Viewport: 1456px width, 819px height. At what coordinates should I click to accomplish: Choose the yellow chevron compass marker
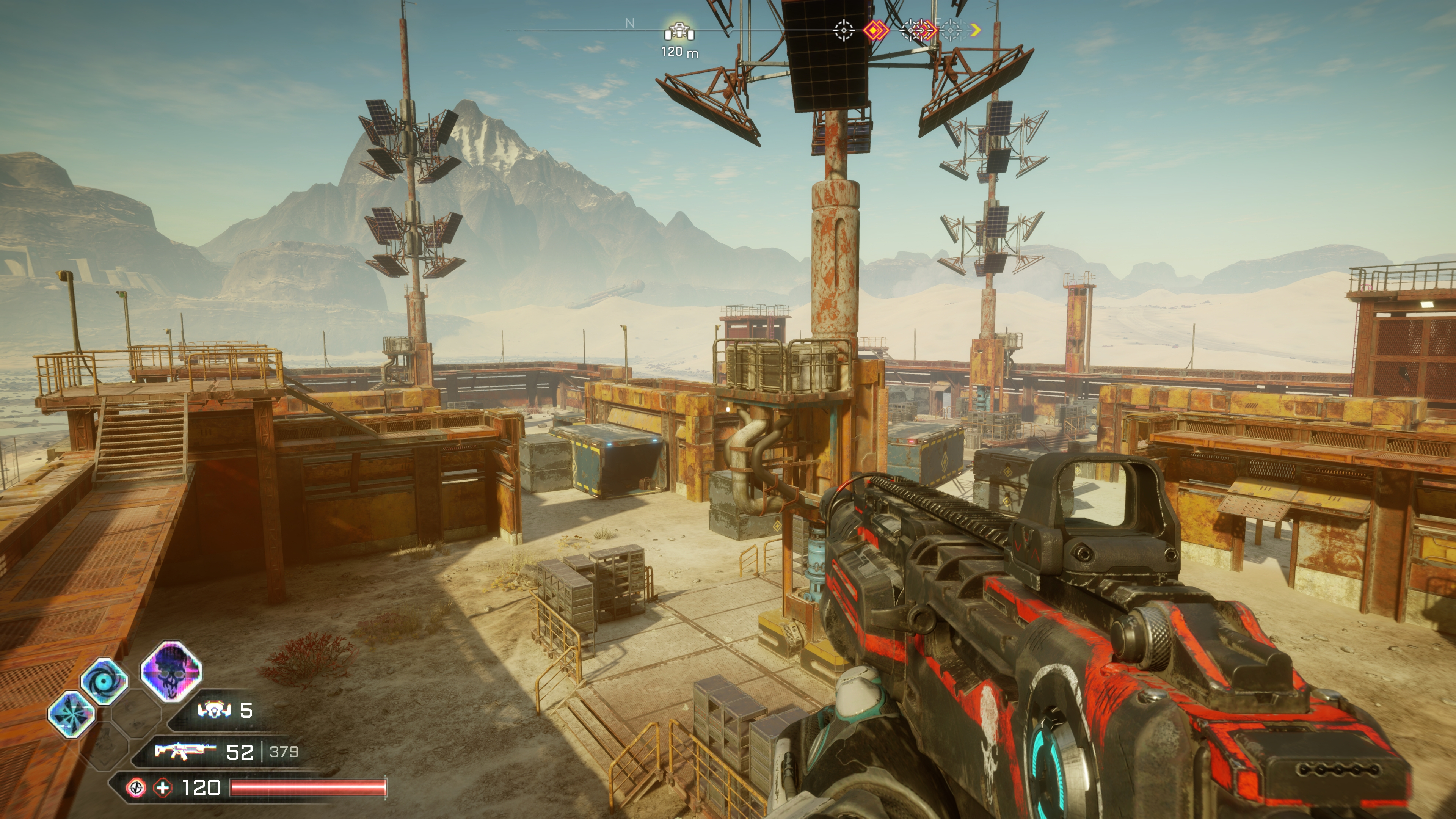coord(975,30)
